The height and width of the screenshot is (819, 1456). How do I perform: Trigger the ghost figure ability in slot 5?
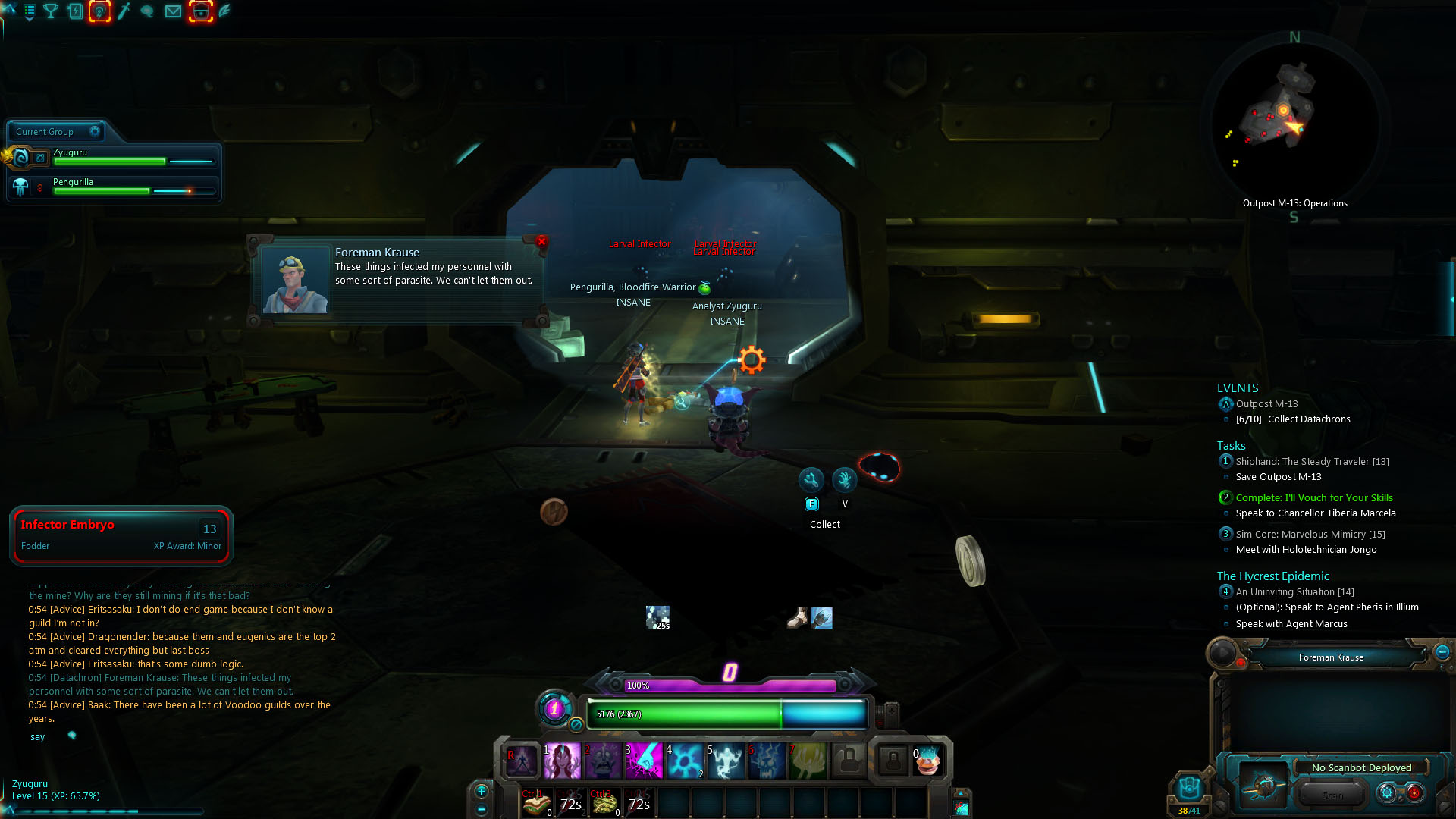pos(726,761)
